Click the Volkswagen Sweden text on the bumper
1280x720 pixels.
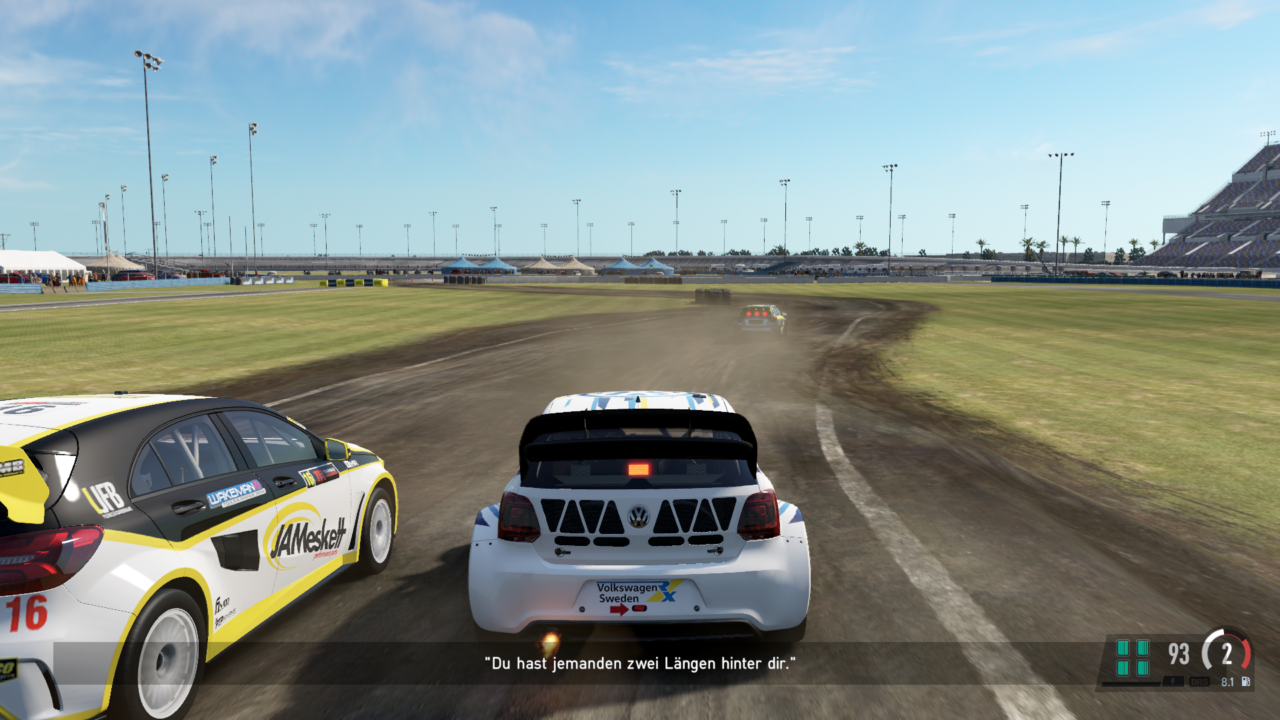(619, 593)
